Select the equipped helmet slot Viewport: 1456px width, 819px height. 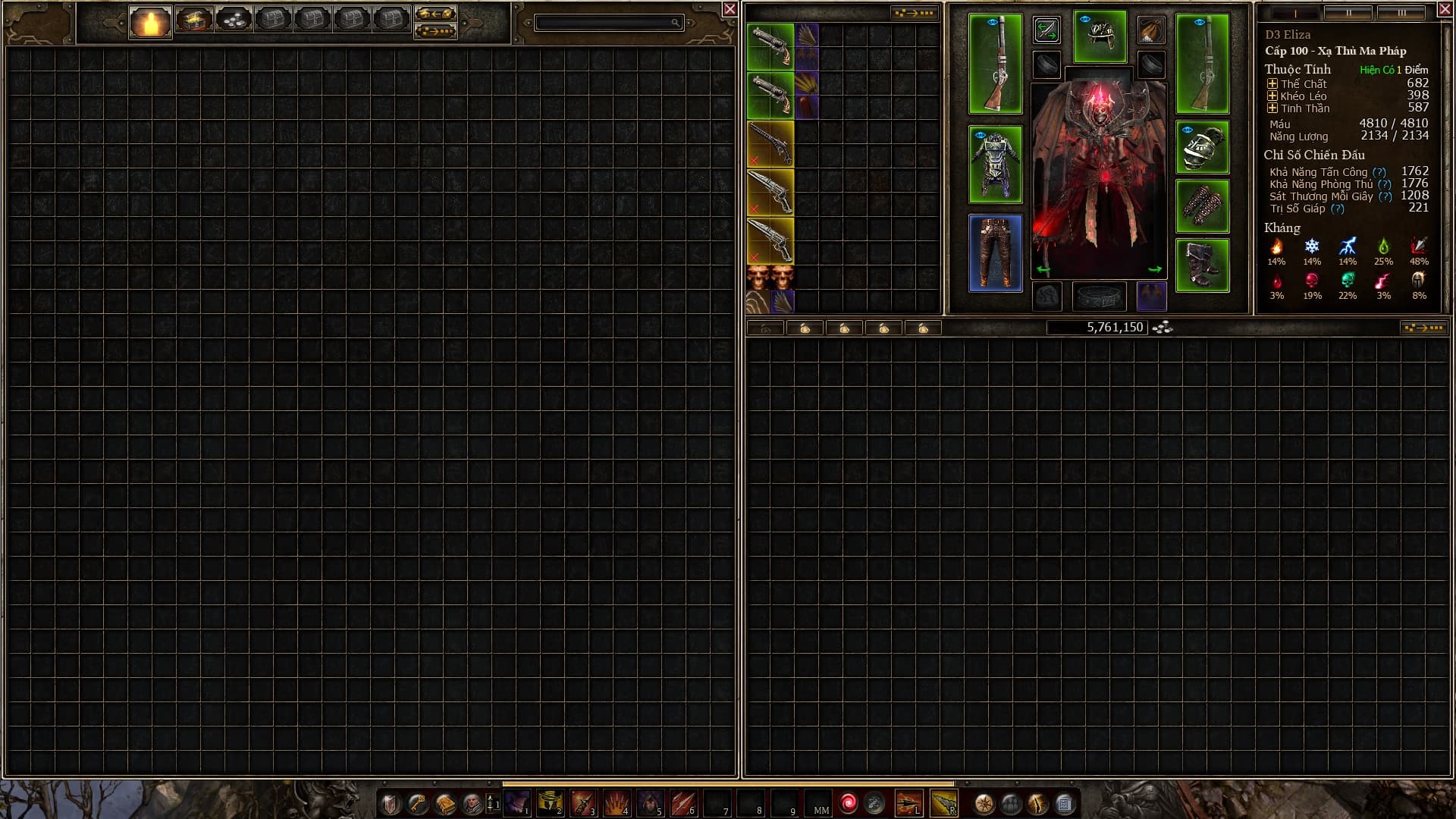click(x=1100, y=36)
